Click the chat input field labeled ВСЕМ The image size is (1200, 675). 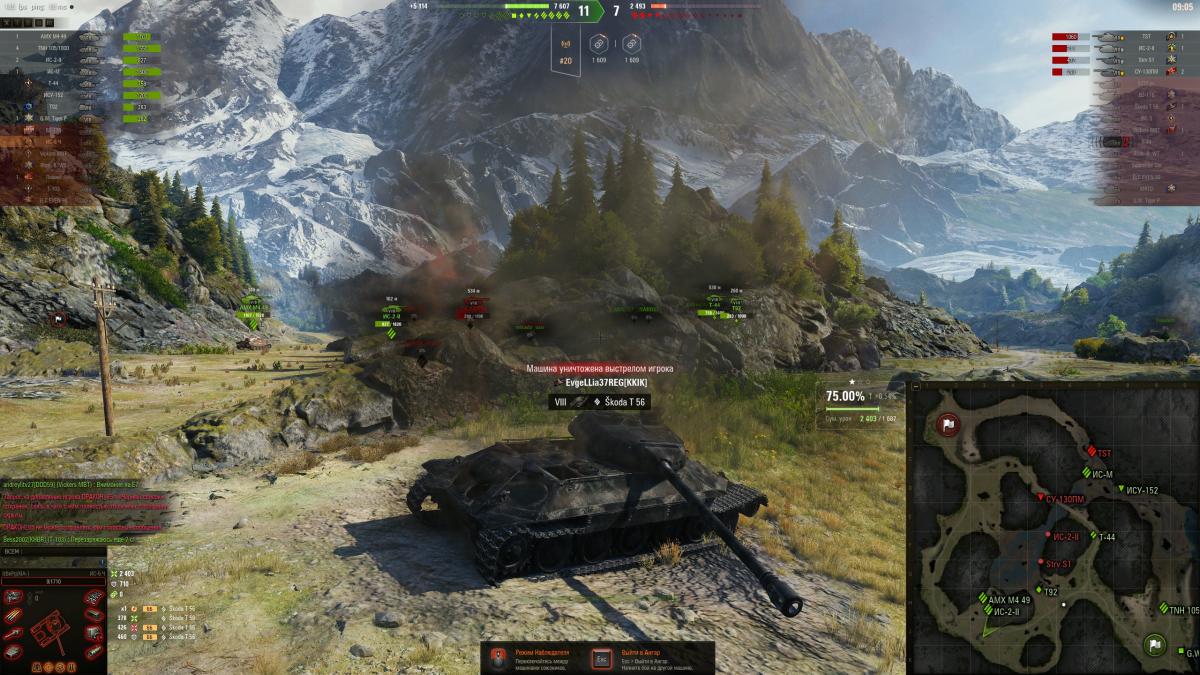55,551
